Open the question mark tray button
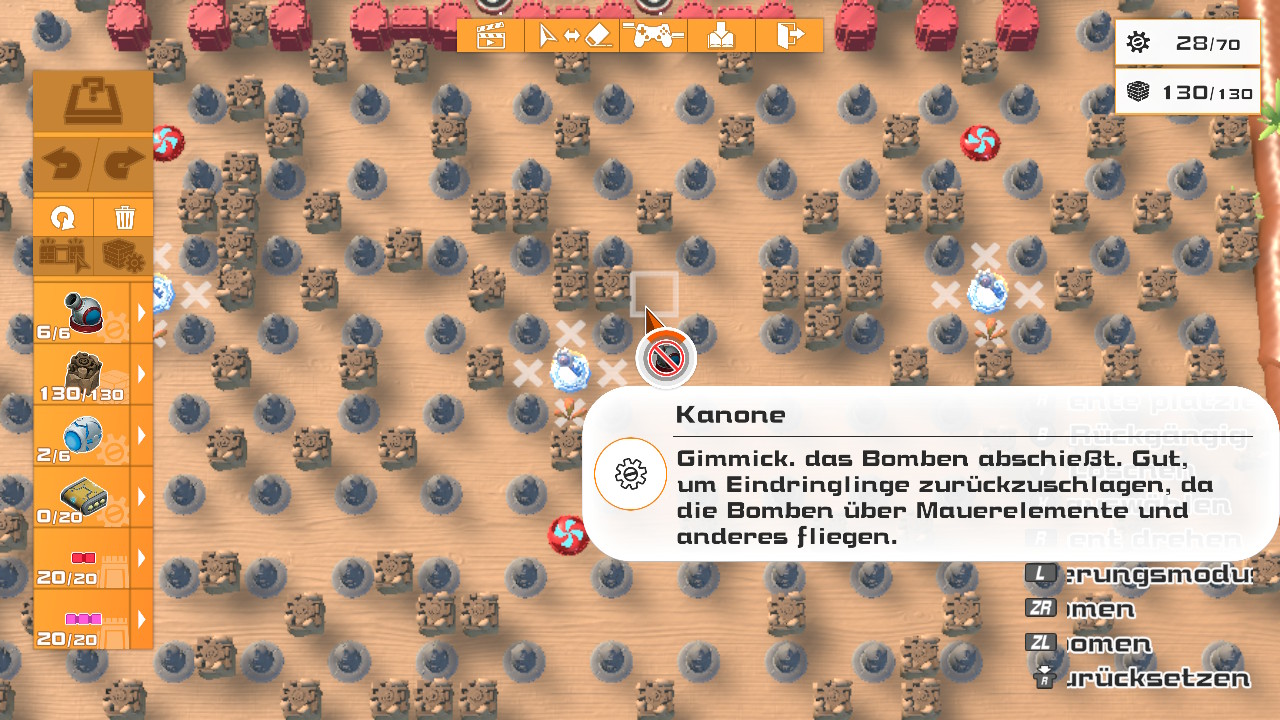 pos(93,102)
